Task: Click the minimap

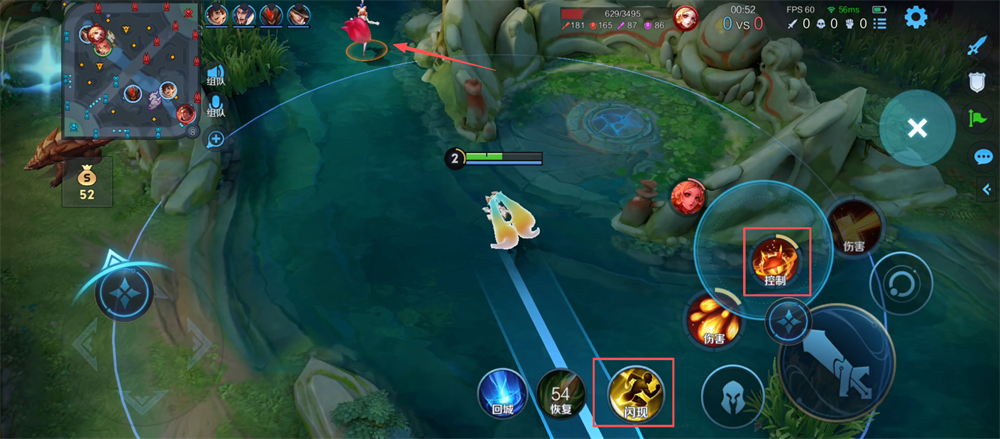Action: (130, 70)
